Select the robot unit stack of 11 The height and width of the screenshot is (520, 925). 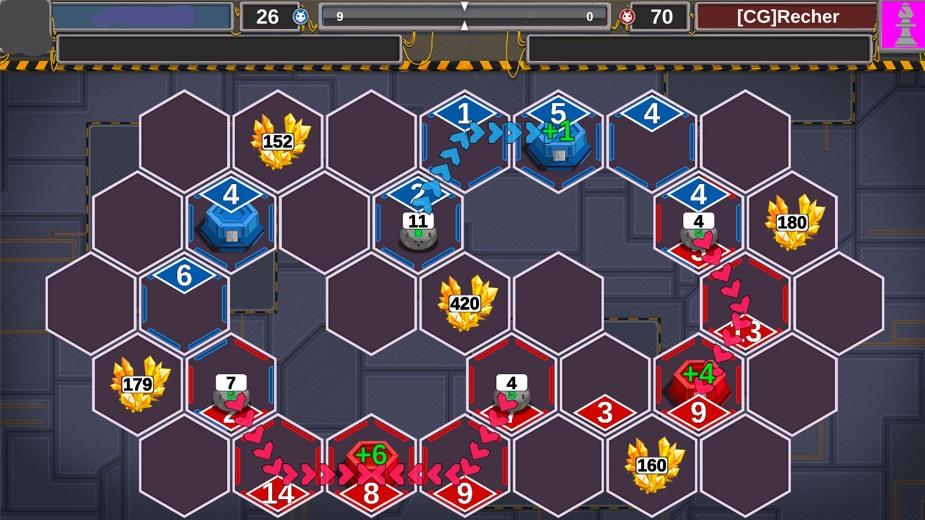(x=417, y=230)
